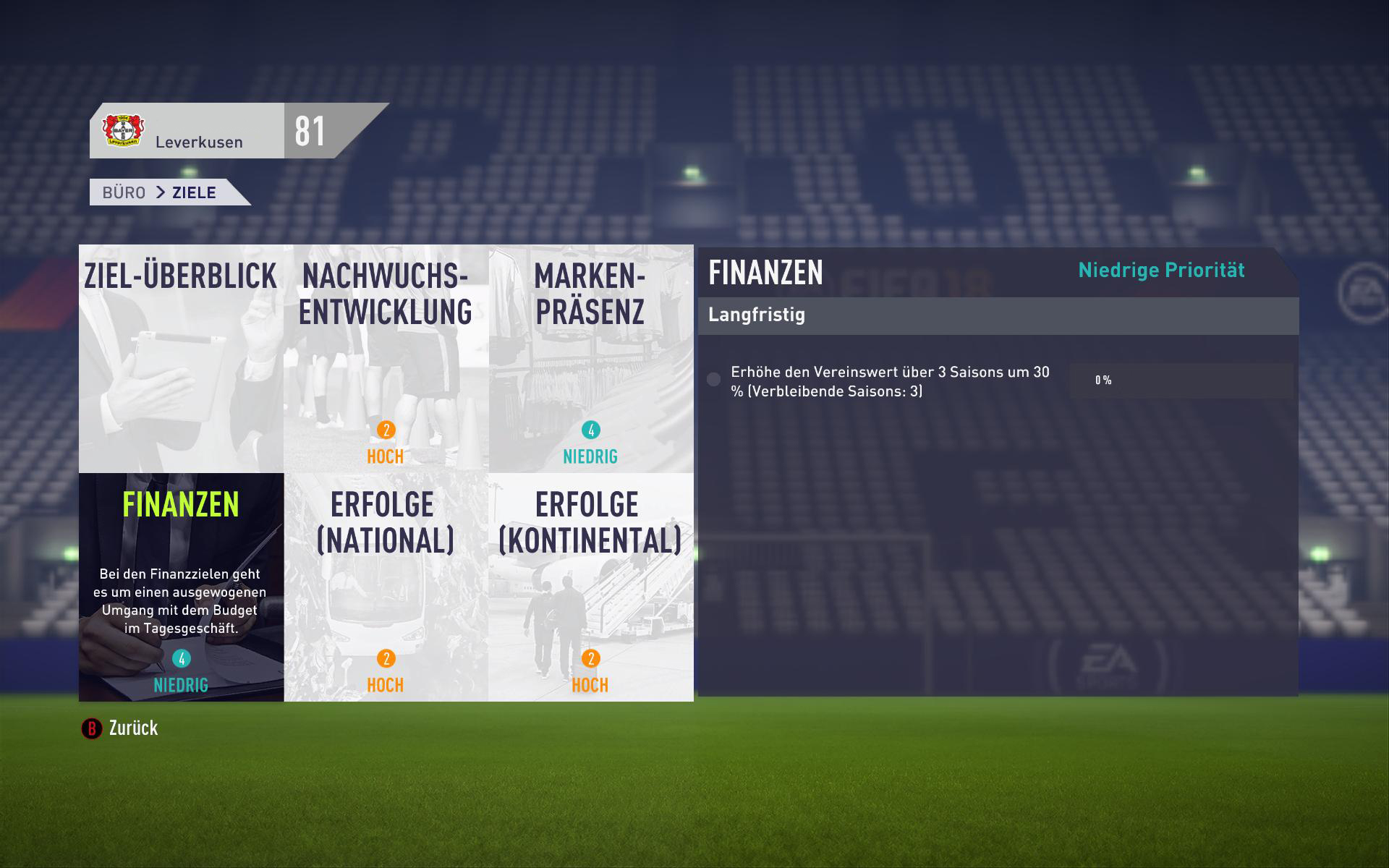Go back with the Zurück button
The width and height of the screenshot is (1389, 868).
pyautogui.click(x=120, y=728)
